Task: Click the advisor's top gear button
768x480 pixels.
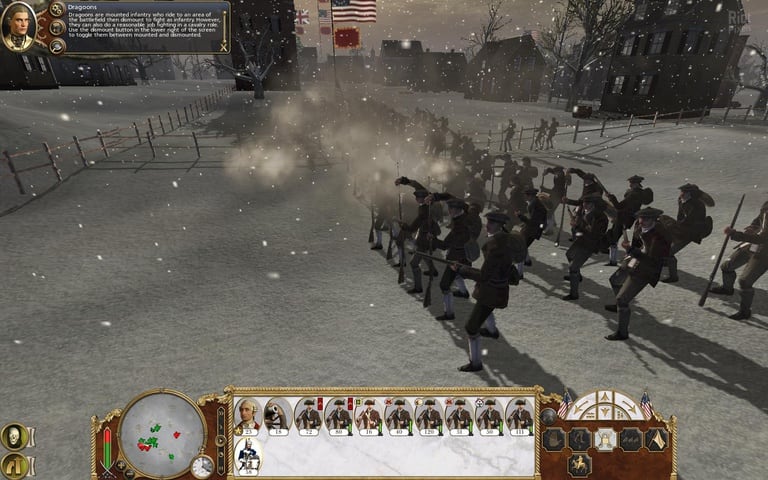Action: coord(57,9)
